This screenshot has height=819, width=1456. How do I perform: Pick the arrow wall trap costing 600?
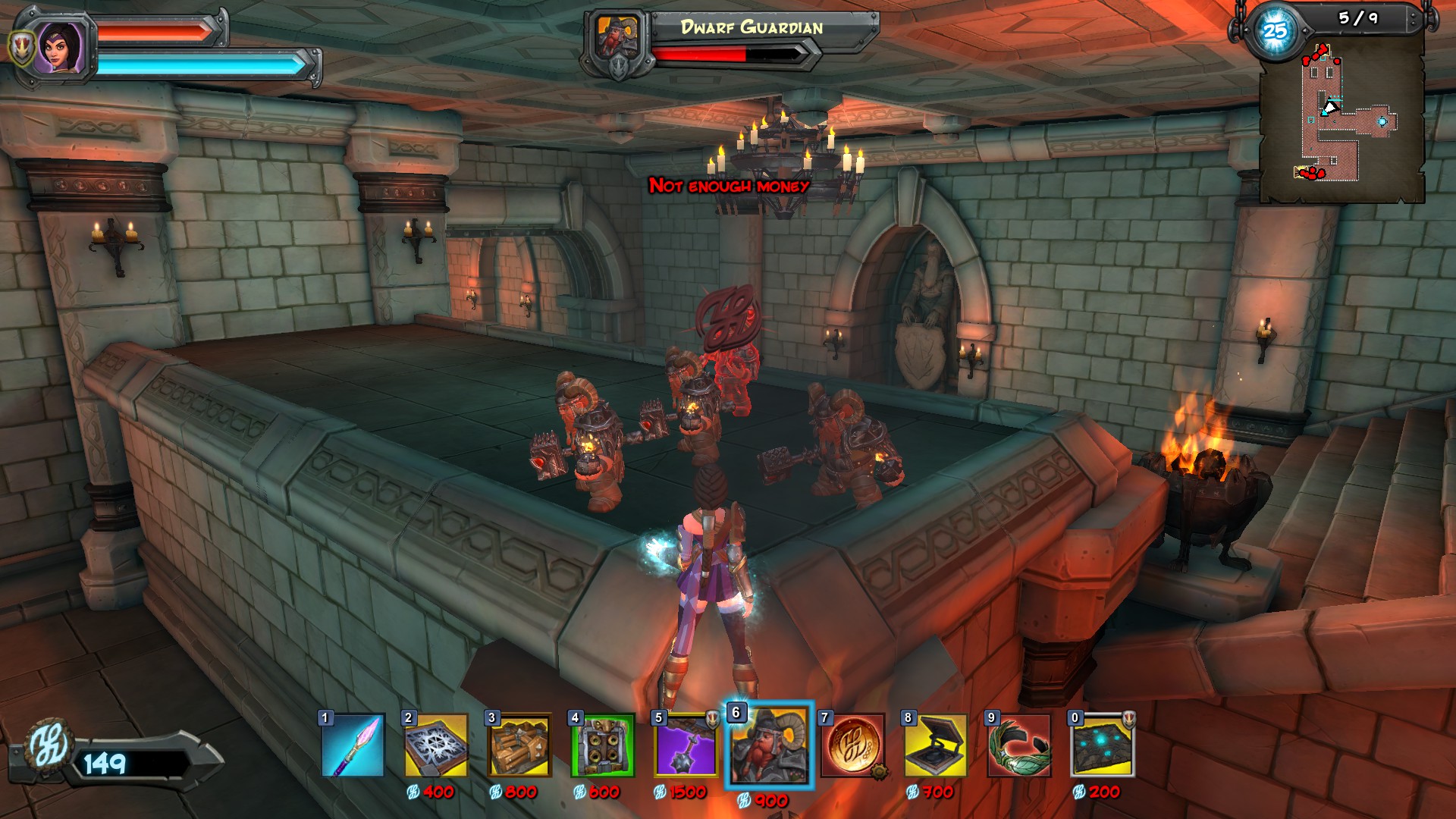point(603,745)
